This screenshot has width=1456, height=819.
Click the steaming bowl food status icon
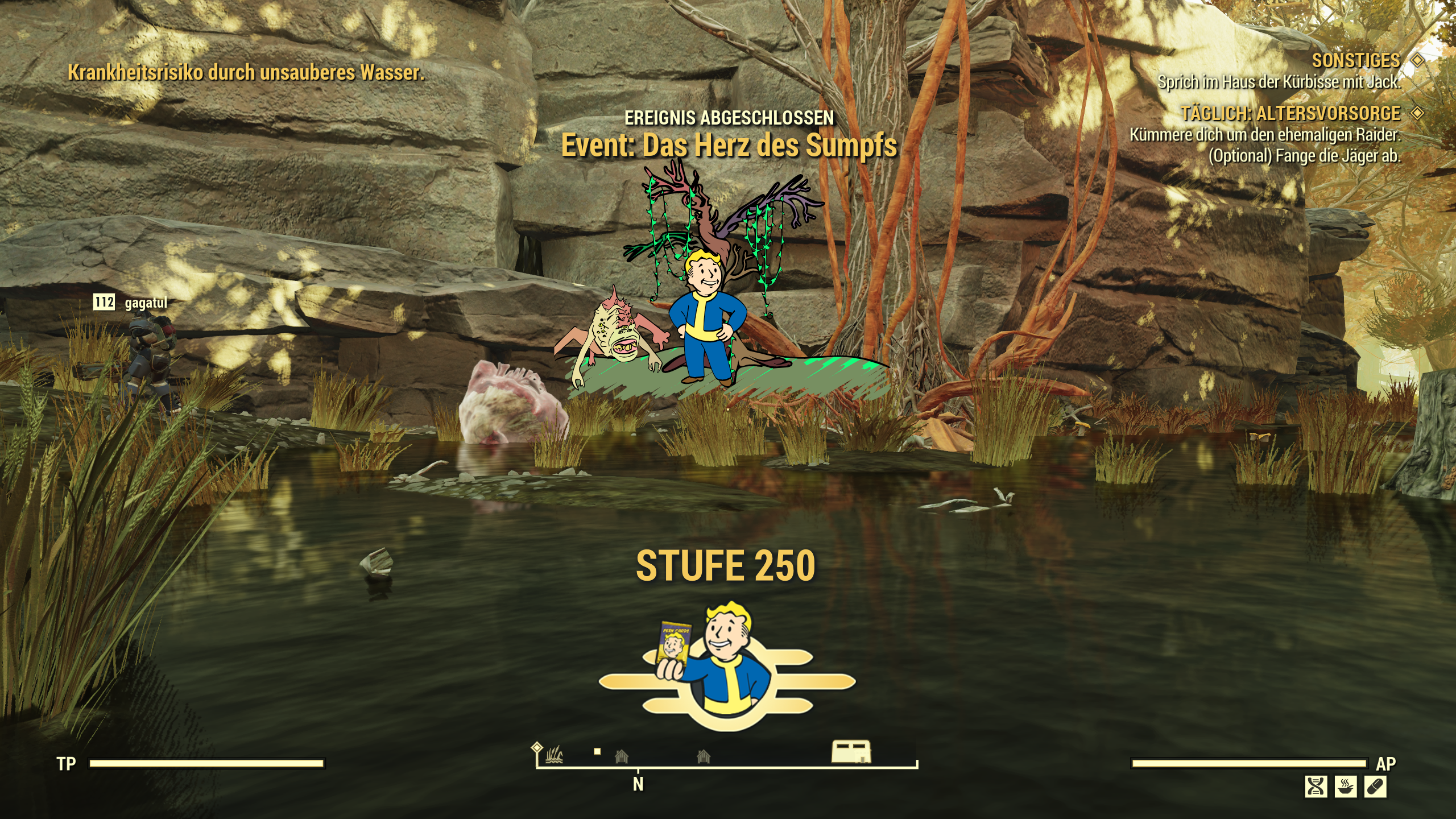pos(1345,787)
